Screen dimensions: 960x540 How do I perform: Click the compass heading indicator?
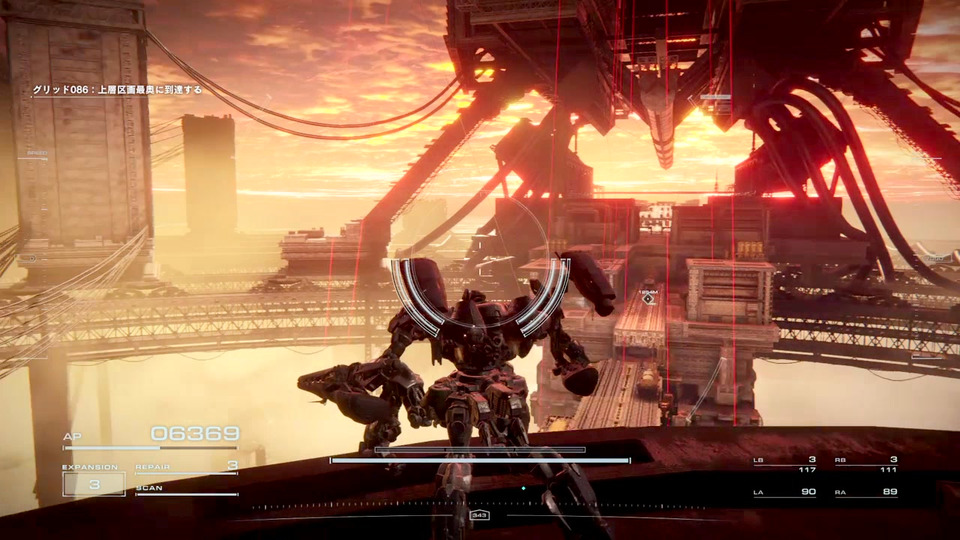479,516
